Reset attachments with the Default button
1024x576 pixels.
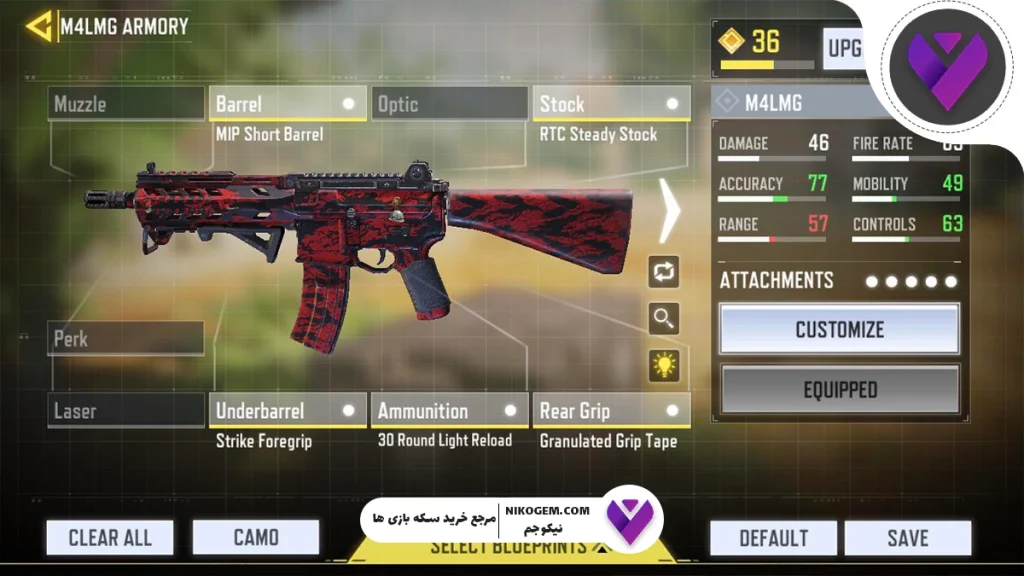click(773, 538)
